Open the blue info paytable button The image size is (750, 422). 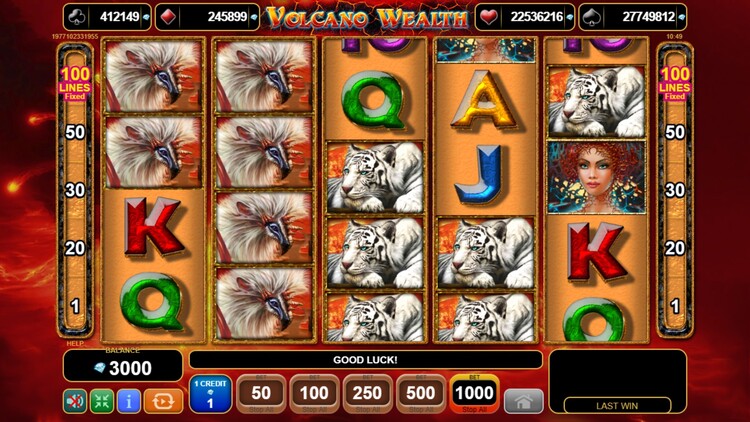(129, 401)
